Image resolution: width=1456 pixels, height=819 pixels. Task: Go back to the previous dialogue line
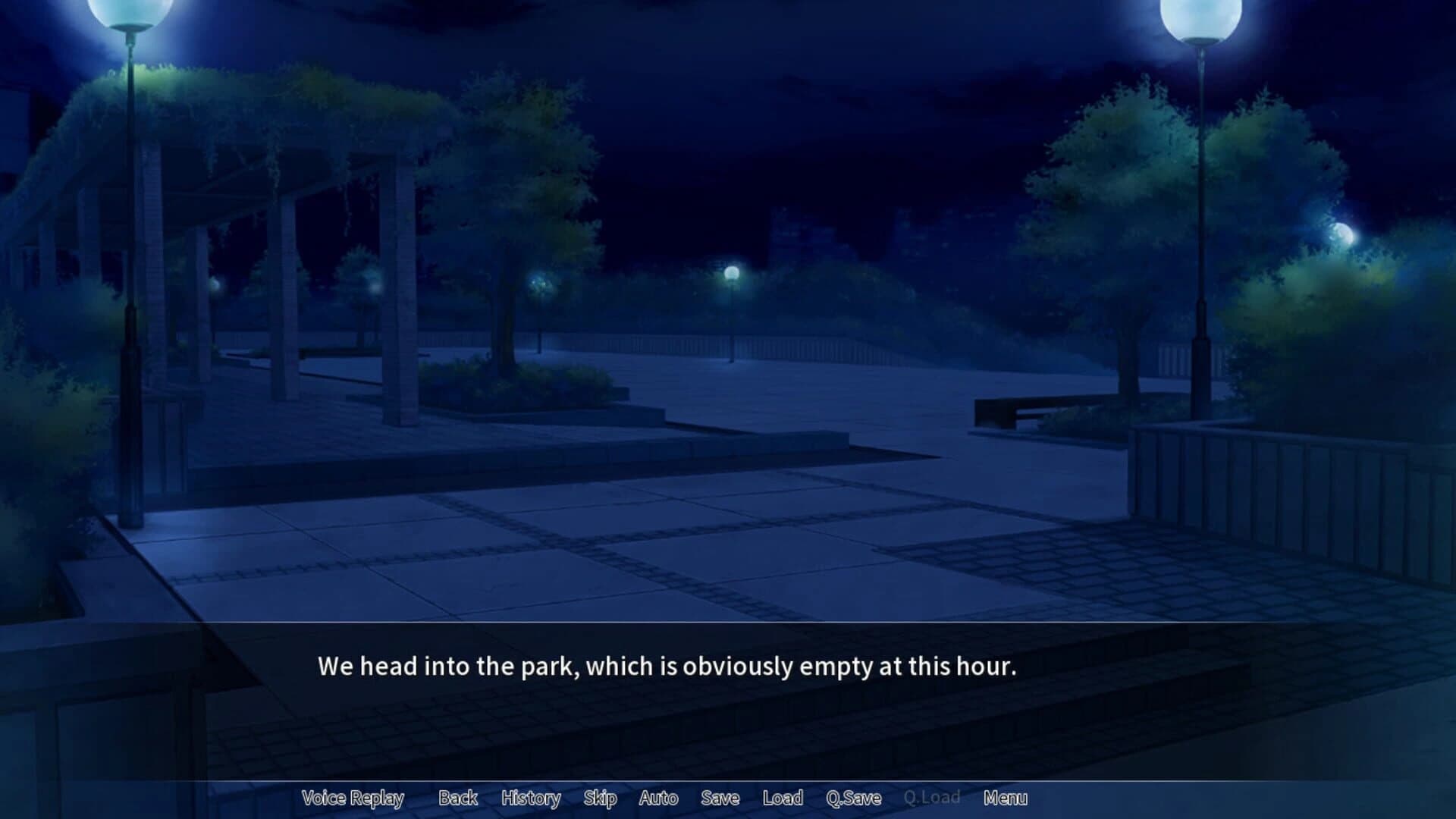pyautogui.click(x=457, y=798)
